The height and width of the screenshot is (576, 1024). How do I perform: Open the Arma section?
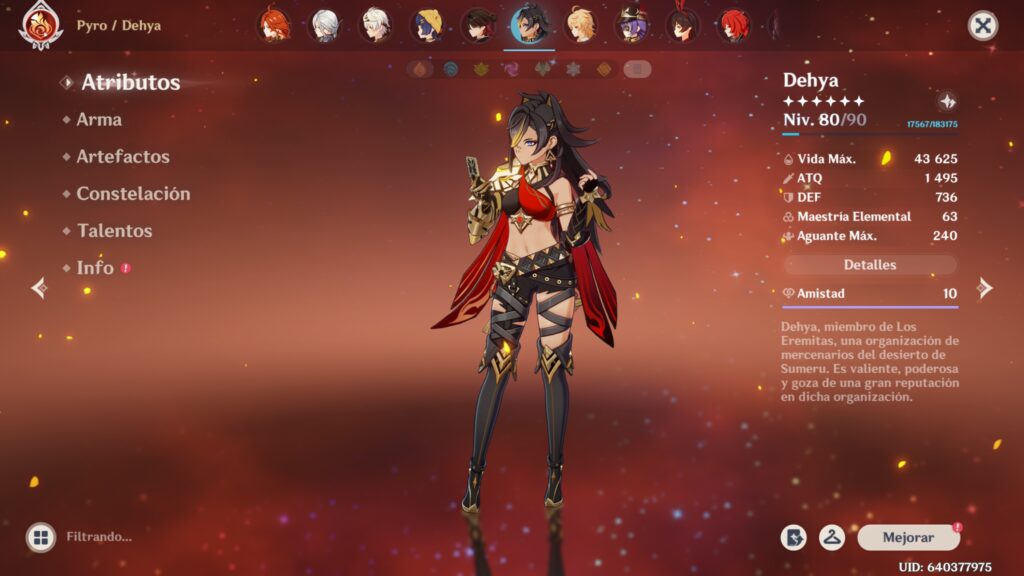coord(99,120)
